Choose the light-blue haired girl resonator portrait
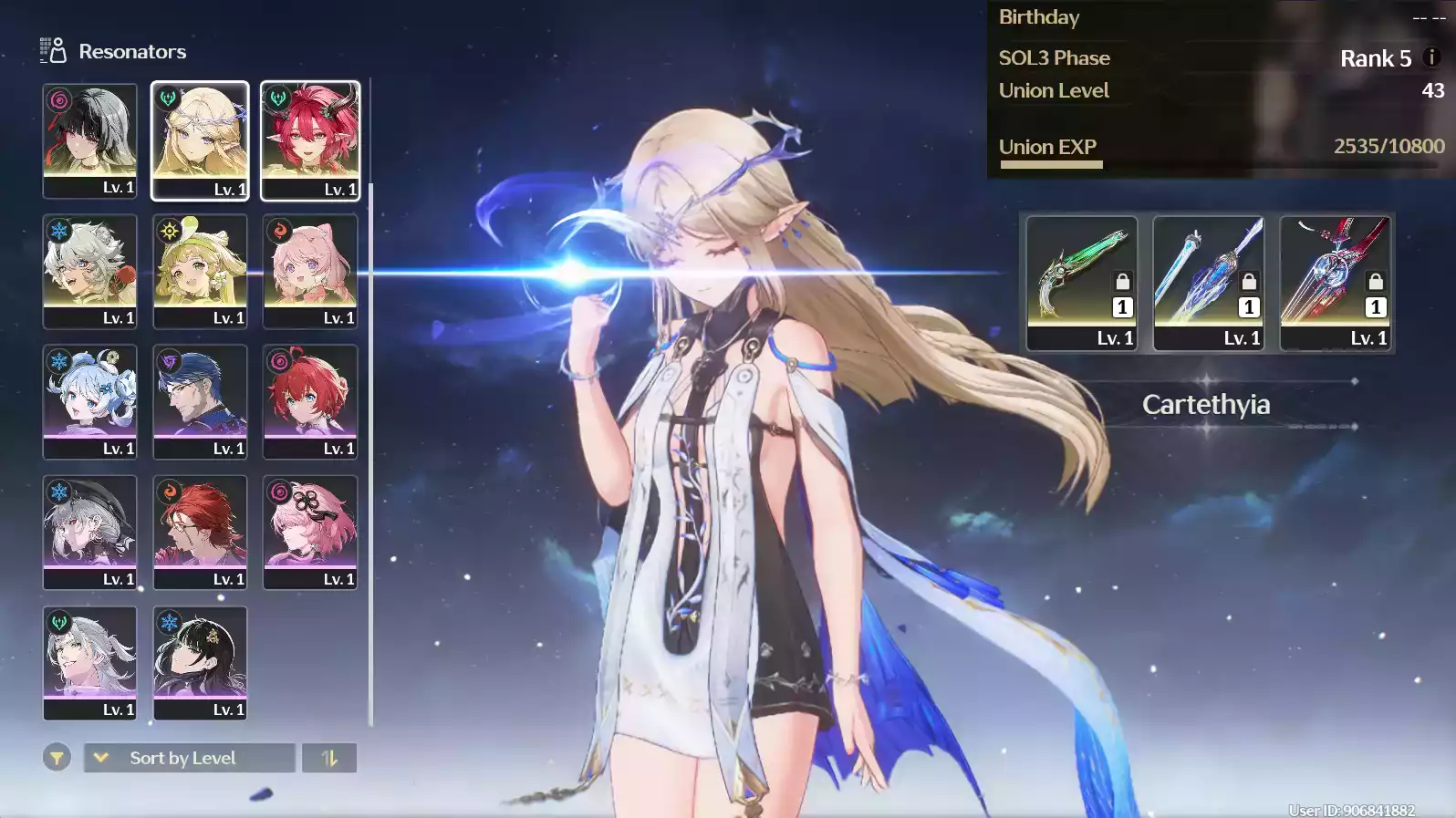 (89, 401)
